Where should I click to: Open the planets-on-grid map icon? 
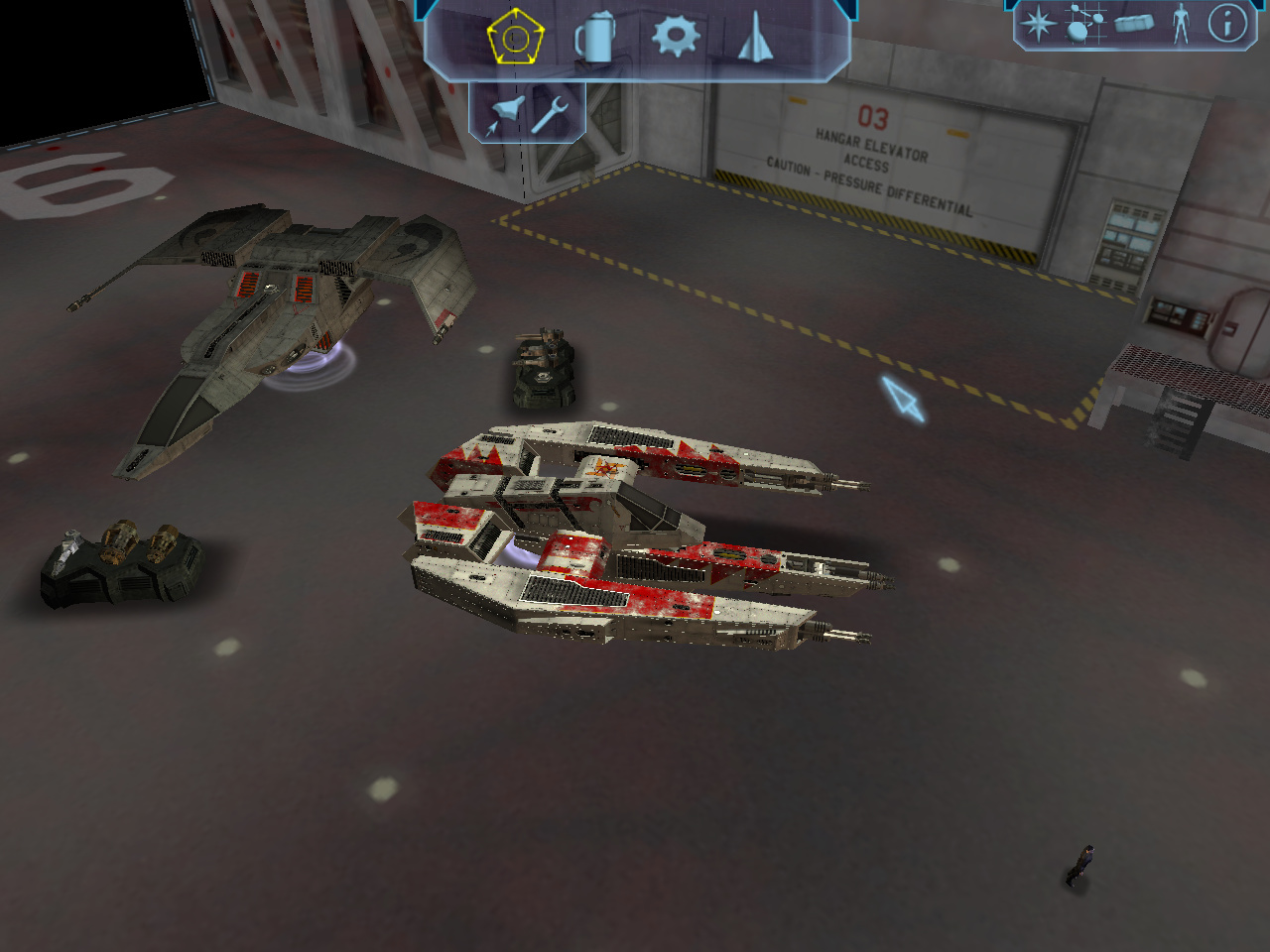tap(1084, 24)
